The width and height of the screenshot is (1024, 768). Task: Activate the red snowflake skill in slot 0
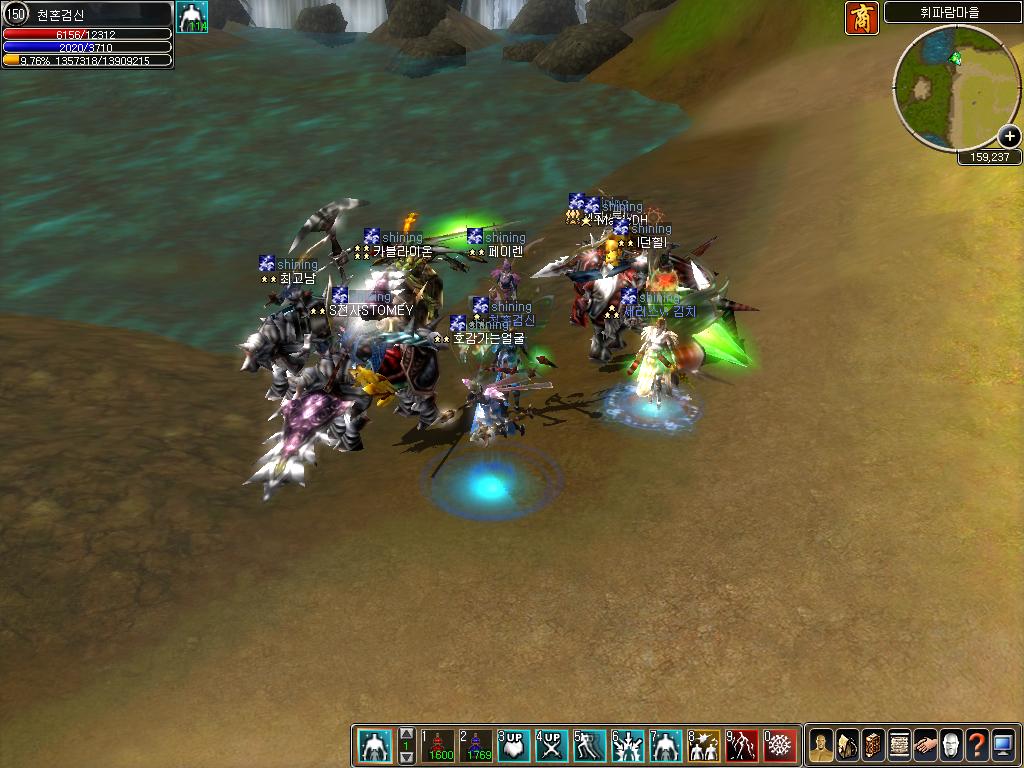pos(779,746)
